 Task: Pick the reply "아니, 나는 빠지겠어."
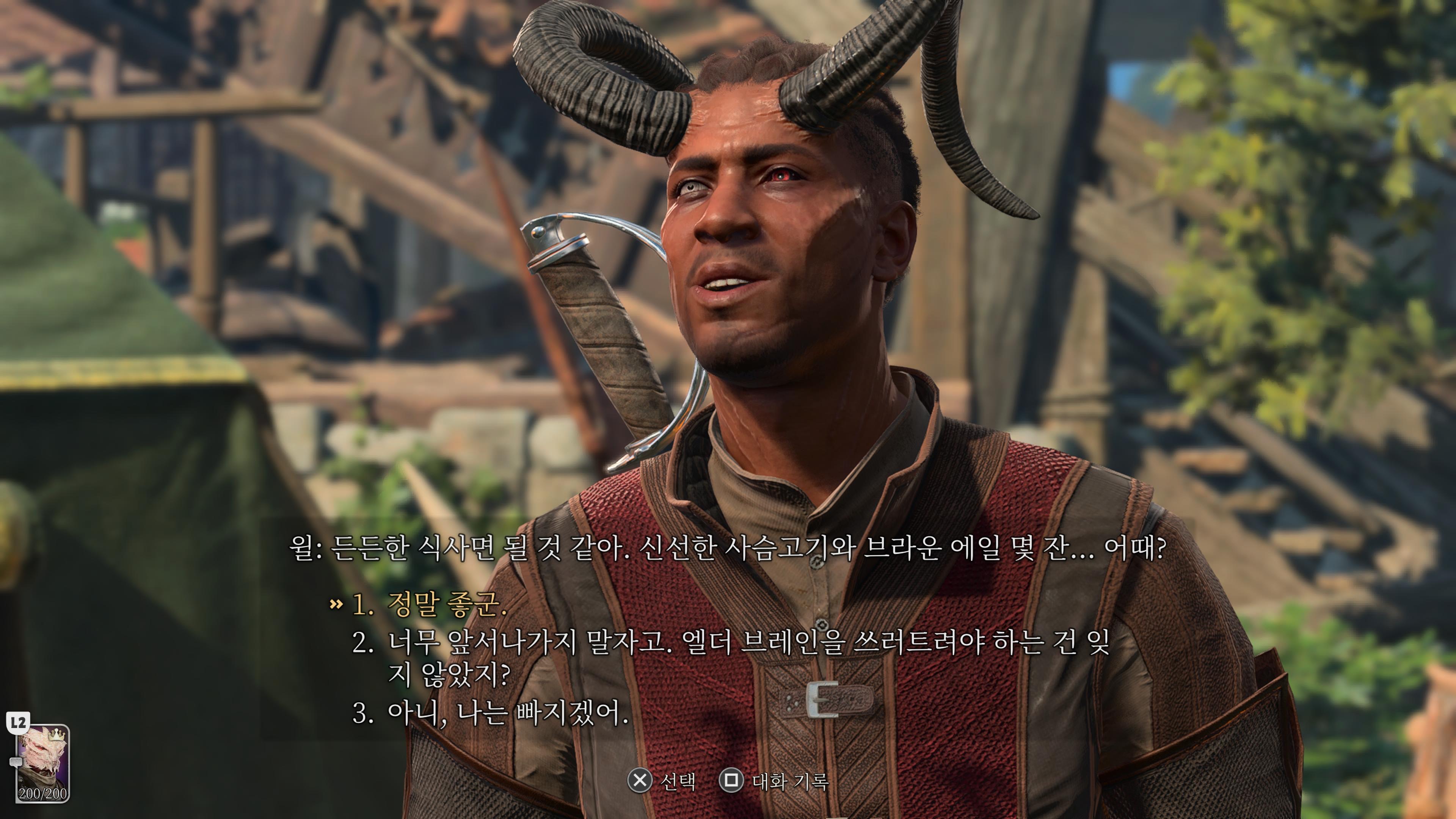click(x=507, y=714)
